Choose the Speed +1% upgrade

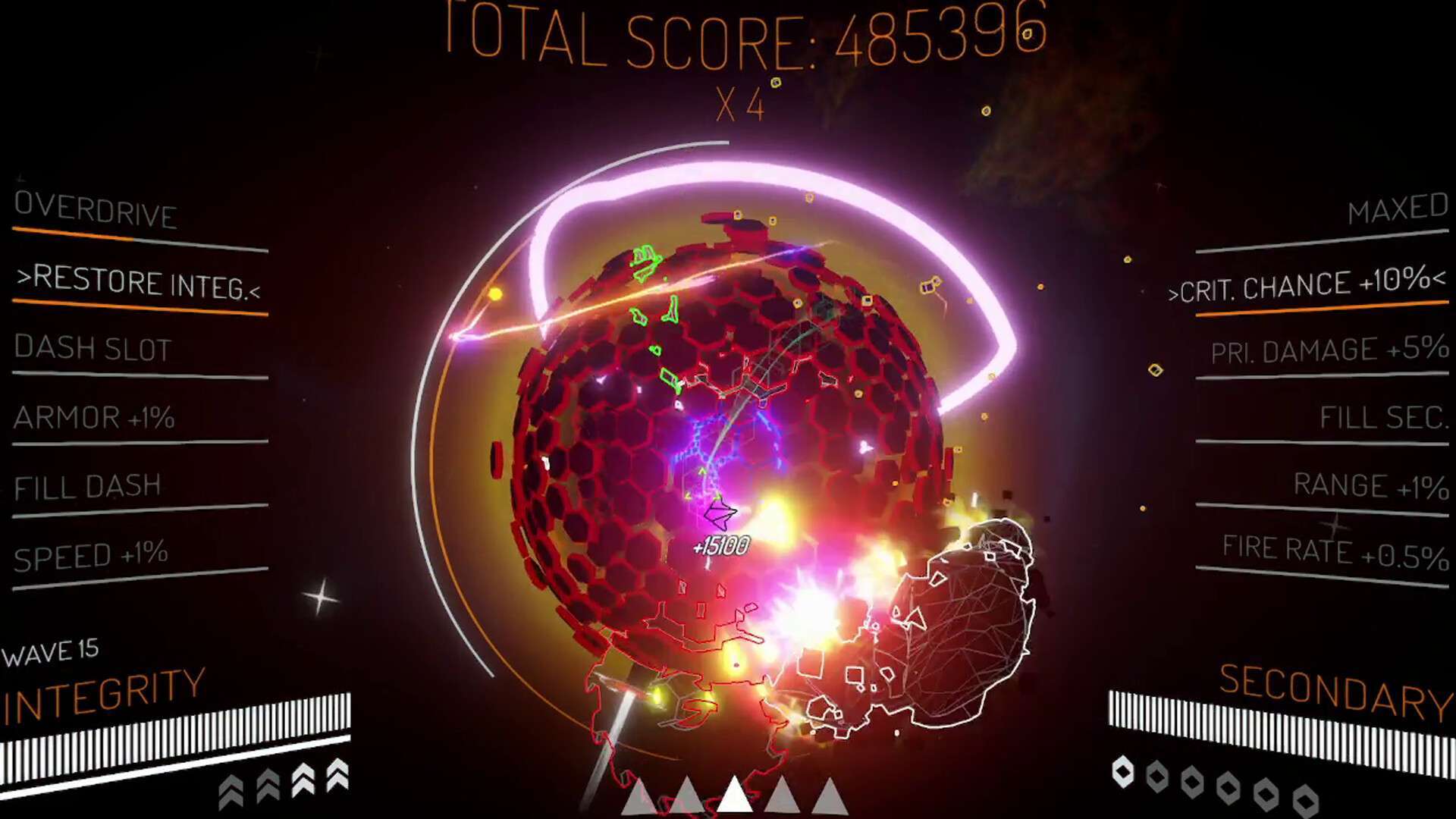point(91,555)
